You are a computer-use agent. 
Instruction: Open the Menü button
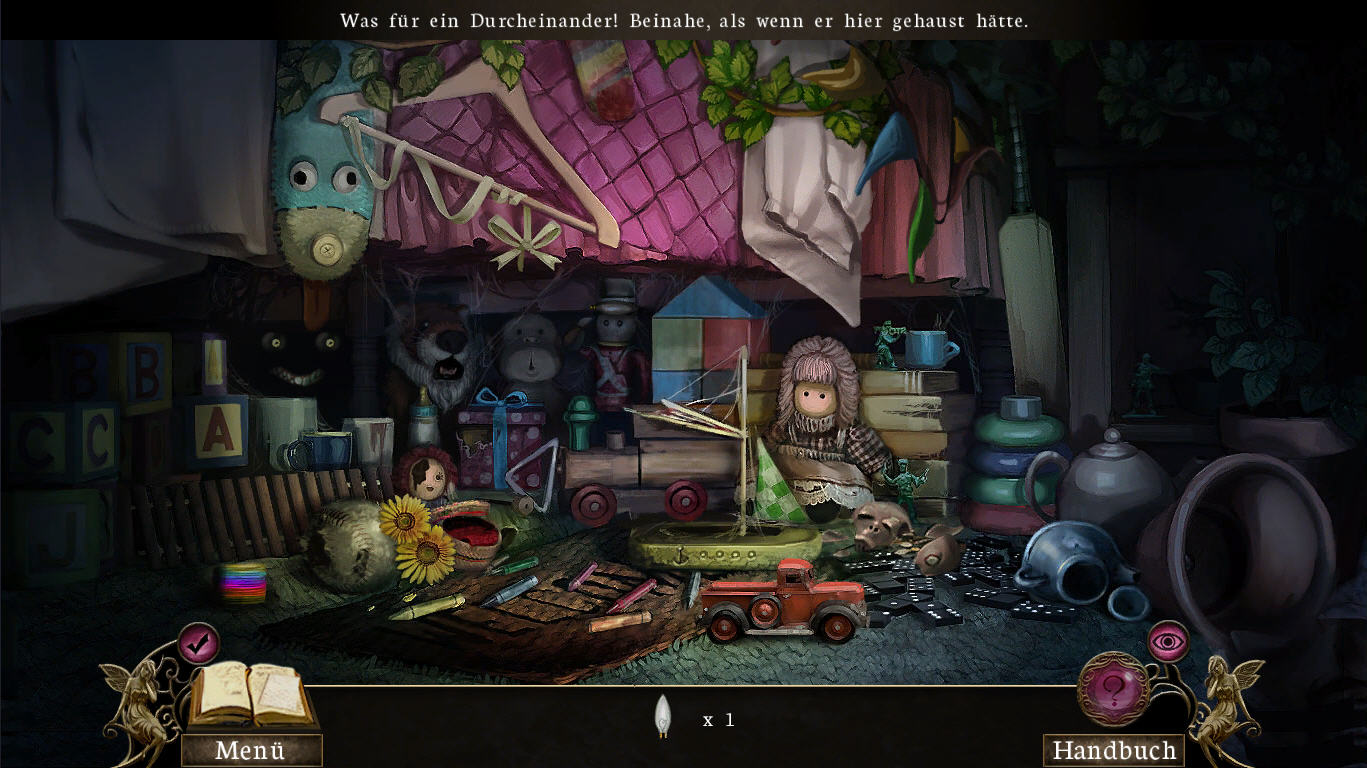click(251, 750)
